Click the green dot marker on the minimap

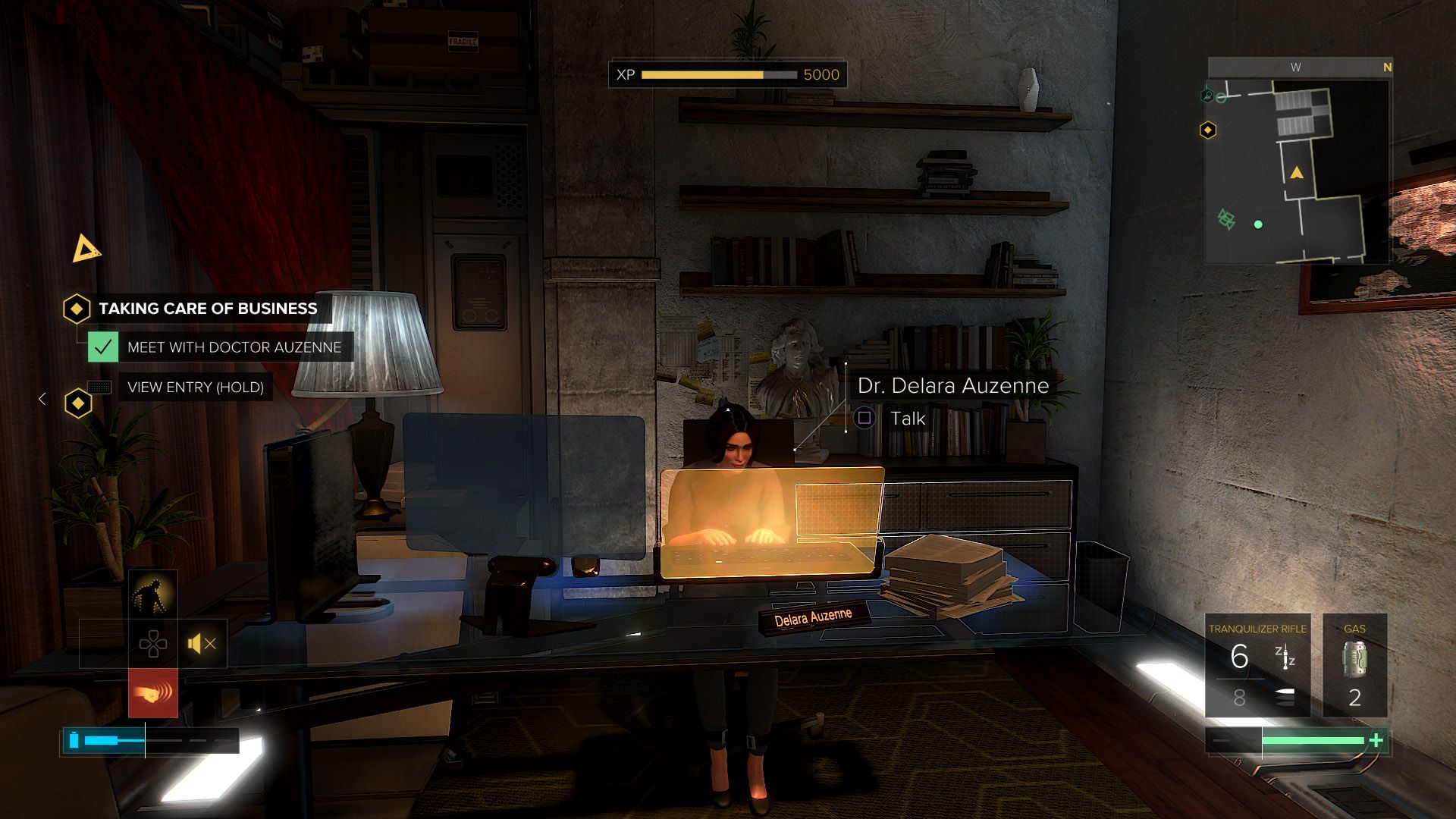tap(1258, 224)
